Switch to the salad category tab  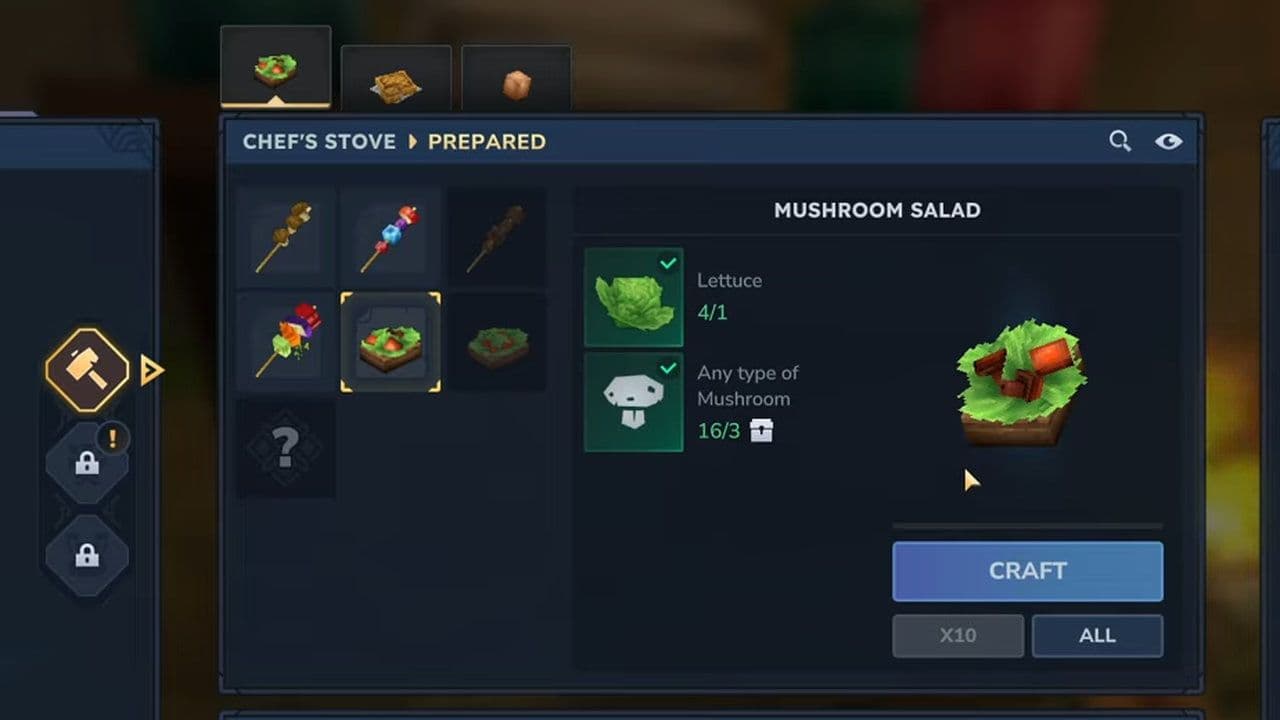(275, 68)
